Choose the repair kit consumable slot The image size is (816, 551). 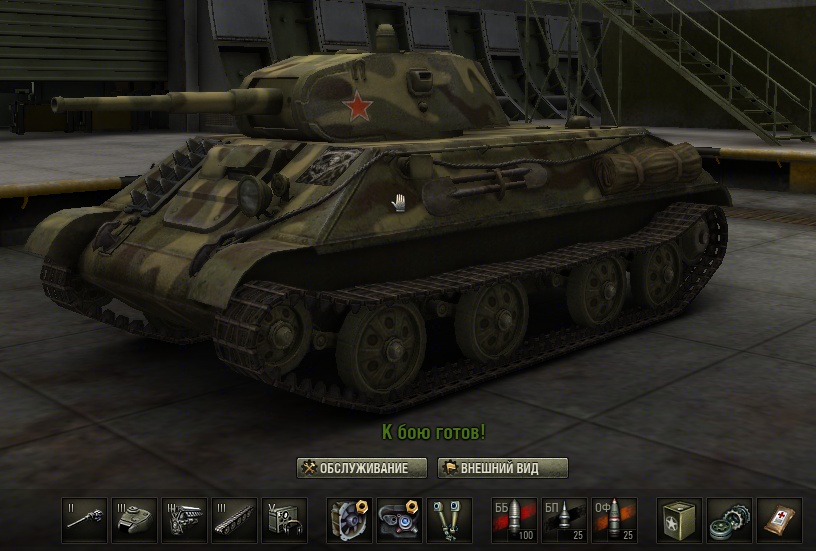point(729,519)
